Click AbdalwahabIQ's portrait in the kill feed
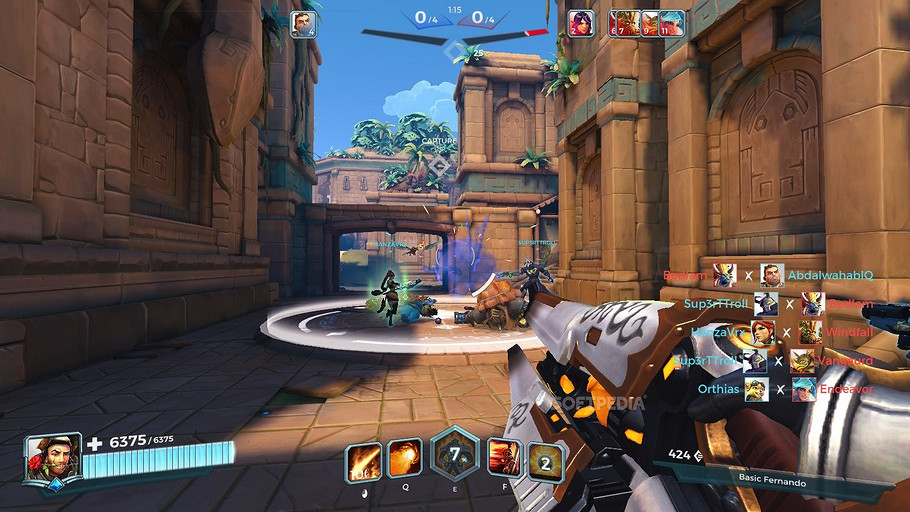 click(771, 276)
